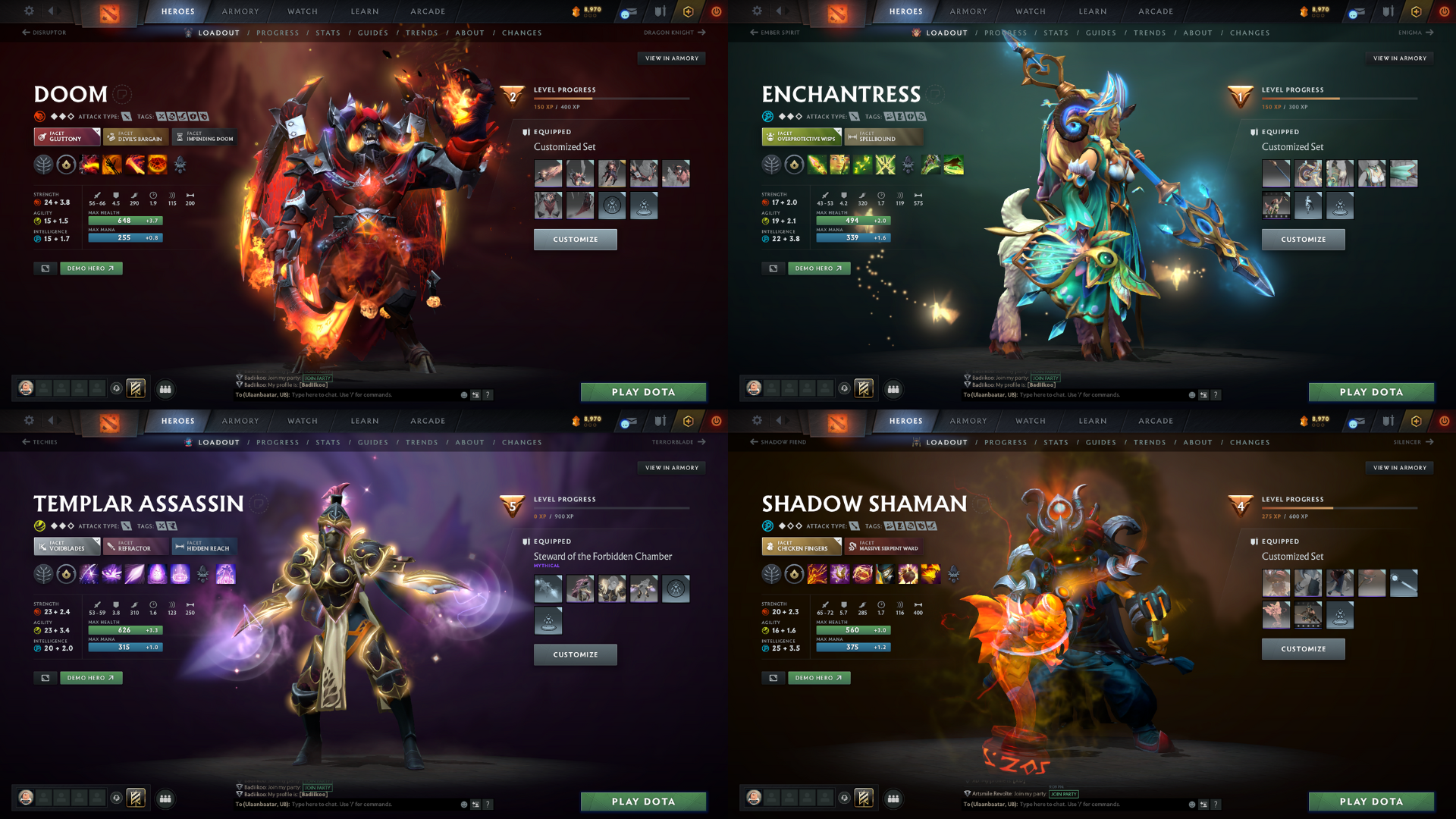Click the Dota Plus icon in the top bar
1456x819 pixels.
(687, 11)
